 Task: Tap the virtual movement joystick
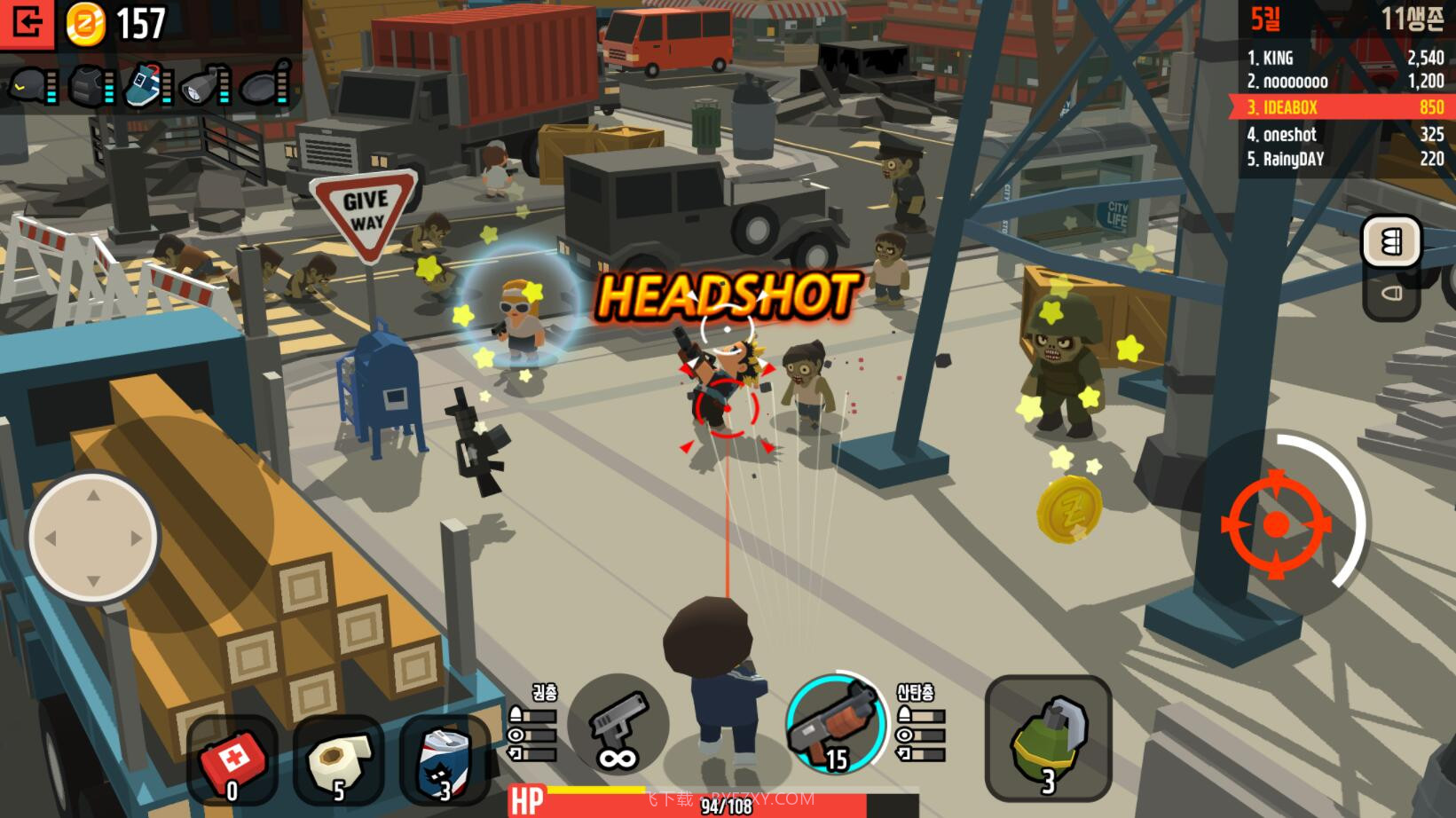[93, 538]
